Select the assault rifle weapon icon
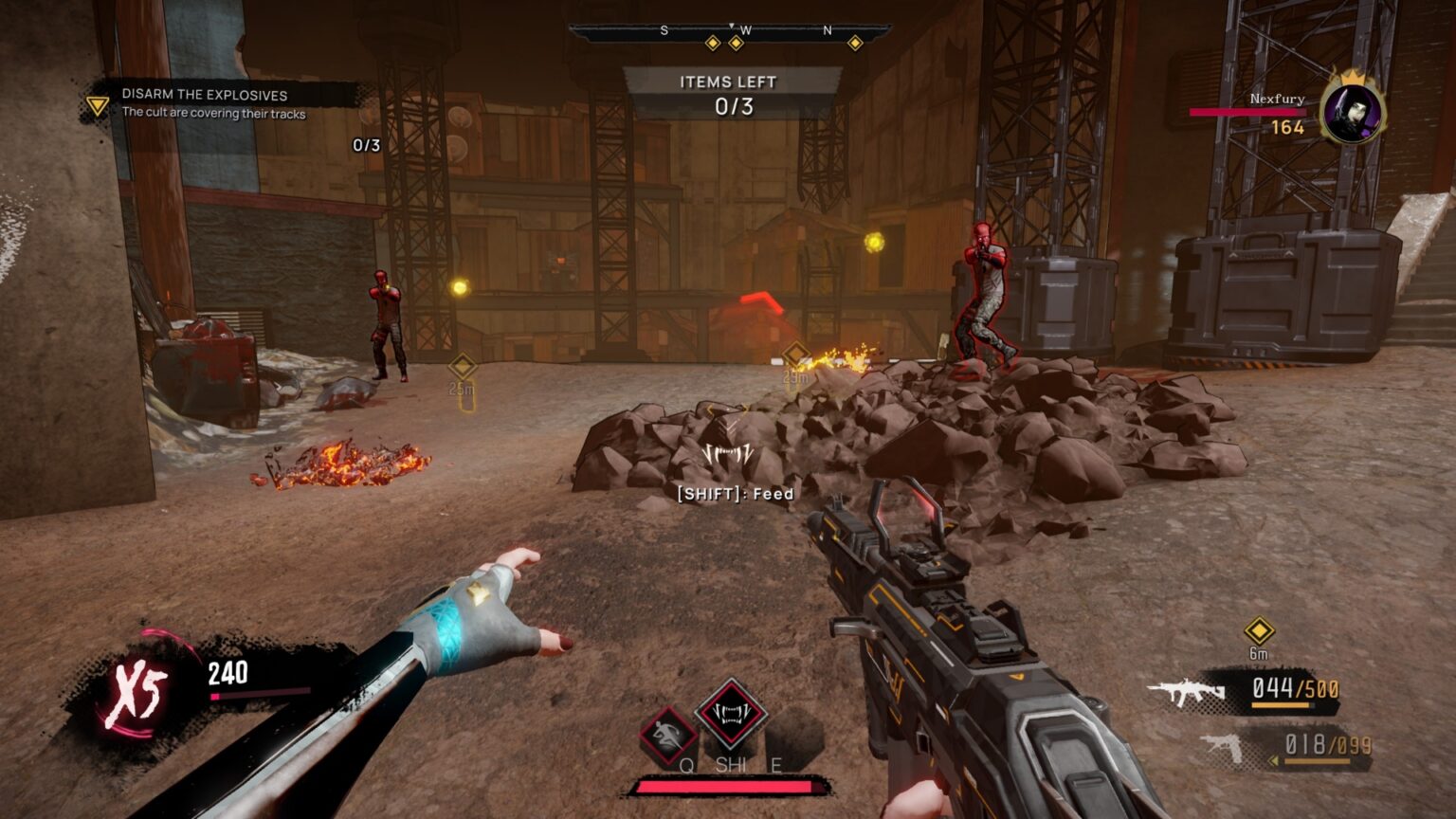This screenshot has height=819, width=1456. pos(1188,689)
